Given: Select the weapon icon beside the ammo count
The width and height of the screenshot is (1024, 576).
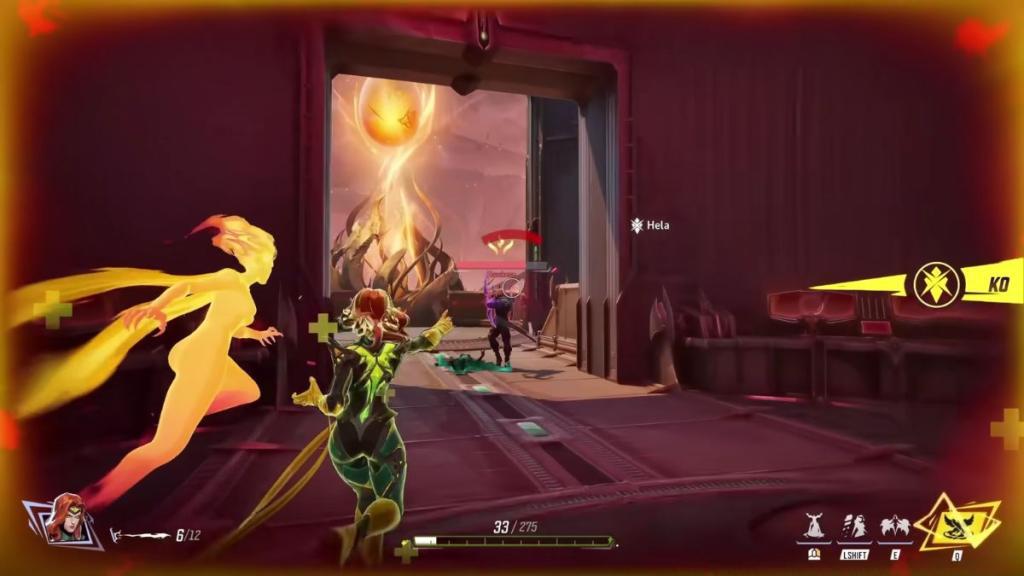Looking at the screenshot, I should click(x=140, y=535).
